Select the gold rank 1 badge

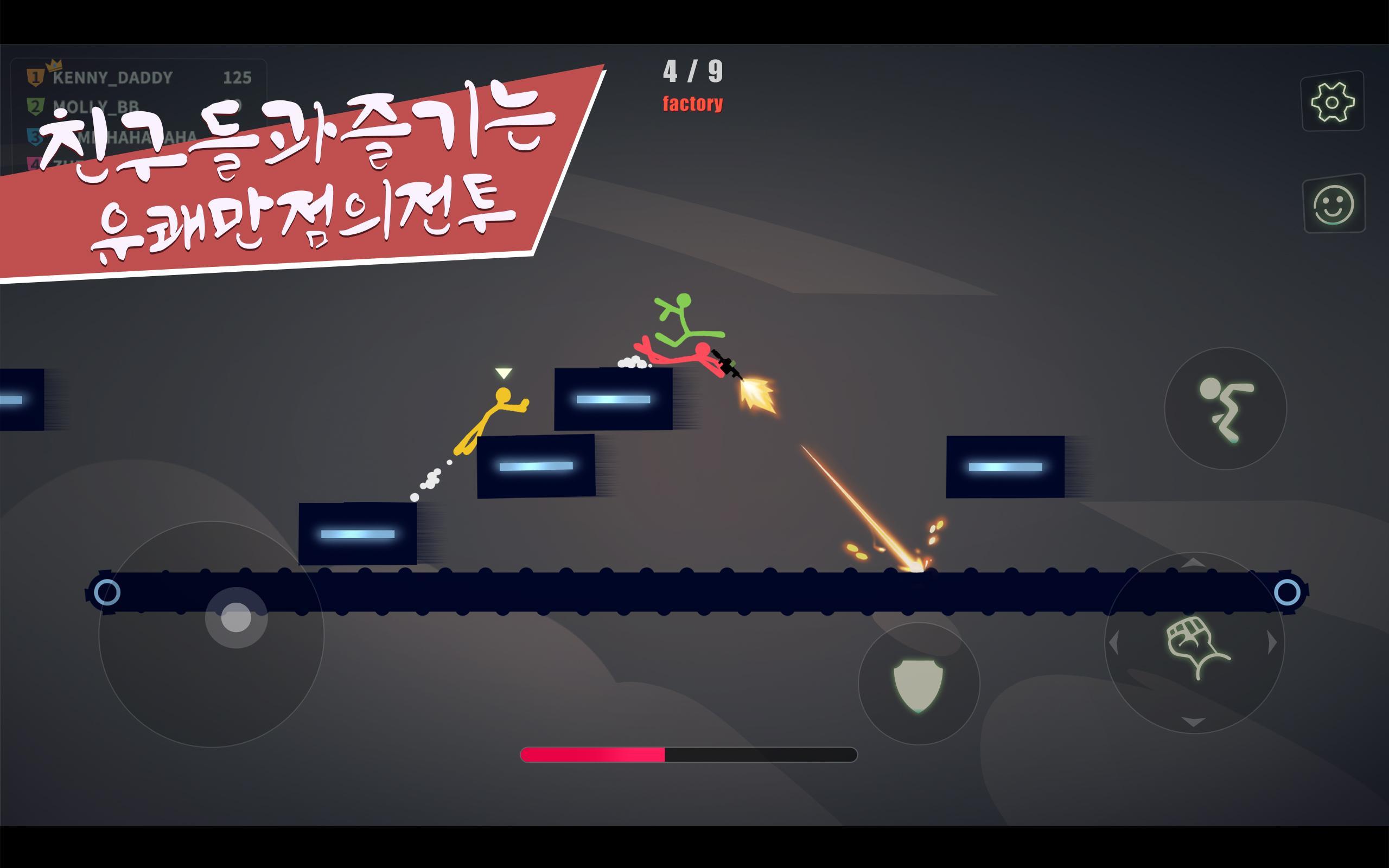(x=36, y=76)
